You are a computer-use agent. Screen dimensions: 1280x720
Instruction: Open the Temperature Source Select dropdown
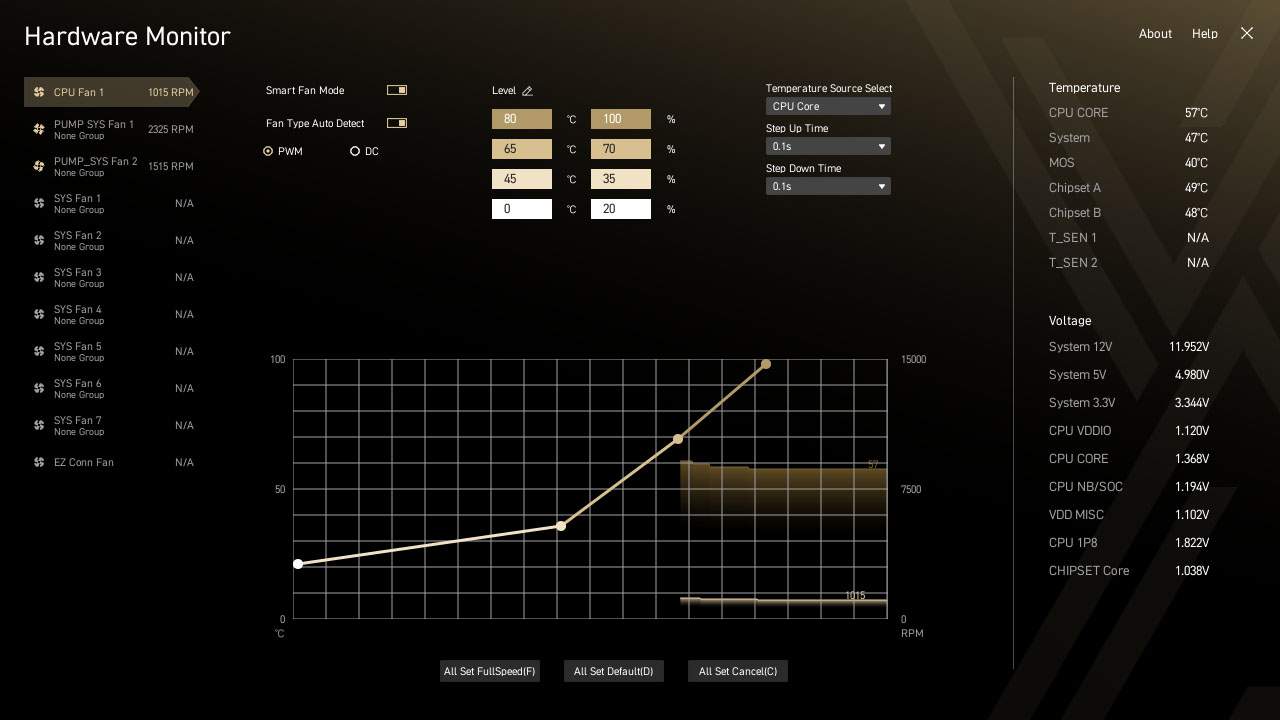pyautogui.click(x=828, y=106)
